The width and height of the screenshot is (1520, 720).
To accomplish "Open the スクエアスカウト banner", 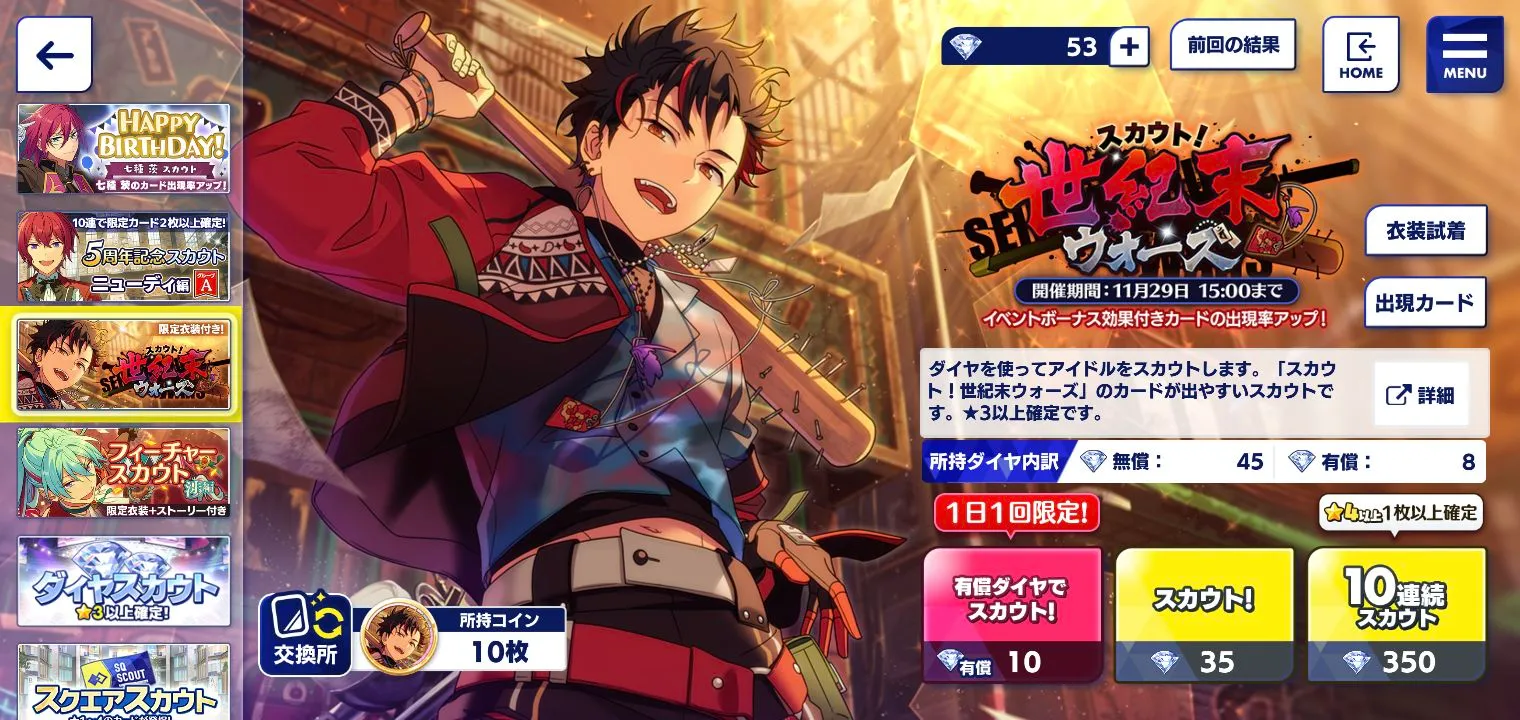I will tap(123, 682).
